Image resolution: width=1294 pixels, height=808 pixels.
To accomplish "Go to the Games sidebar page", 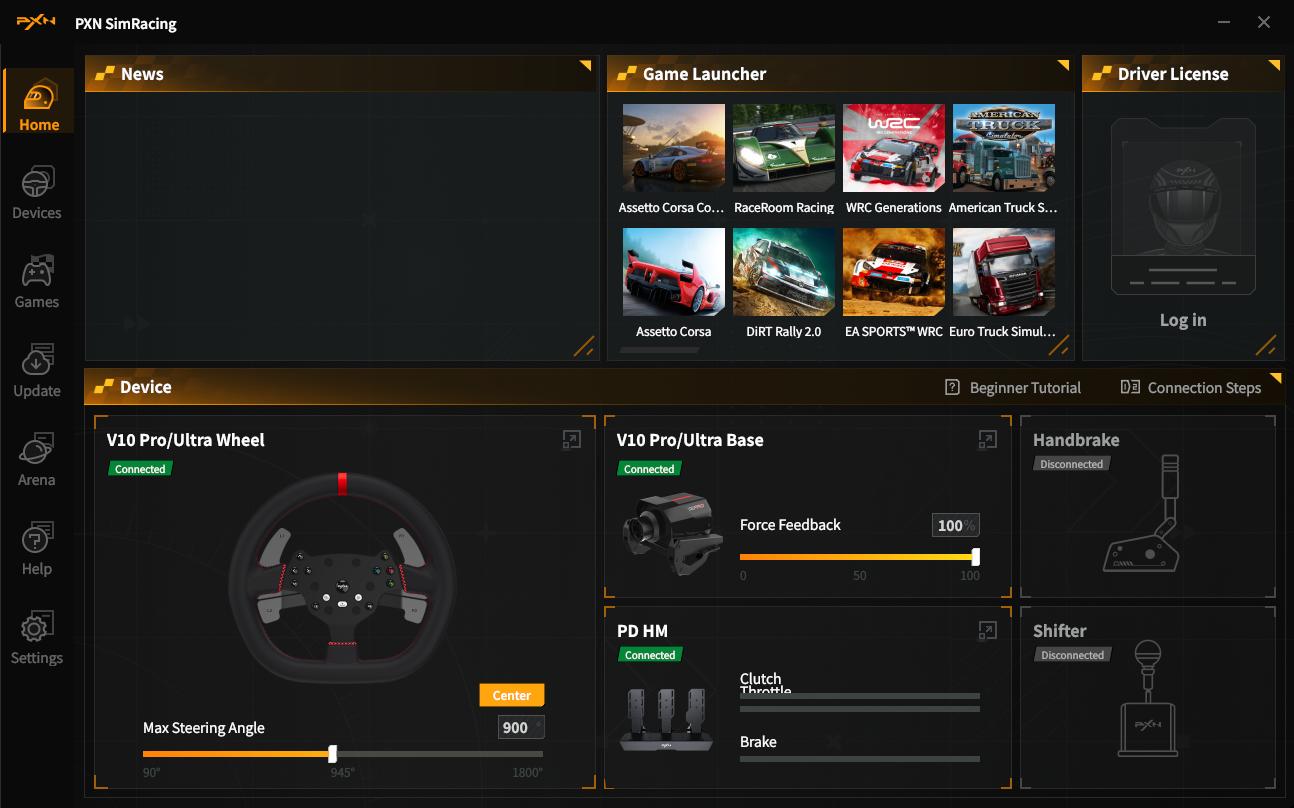I will (37, 283).
